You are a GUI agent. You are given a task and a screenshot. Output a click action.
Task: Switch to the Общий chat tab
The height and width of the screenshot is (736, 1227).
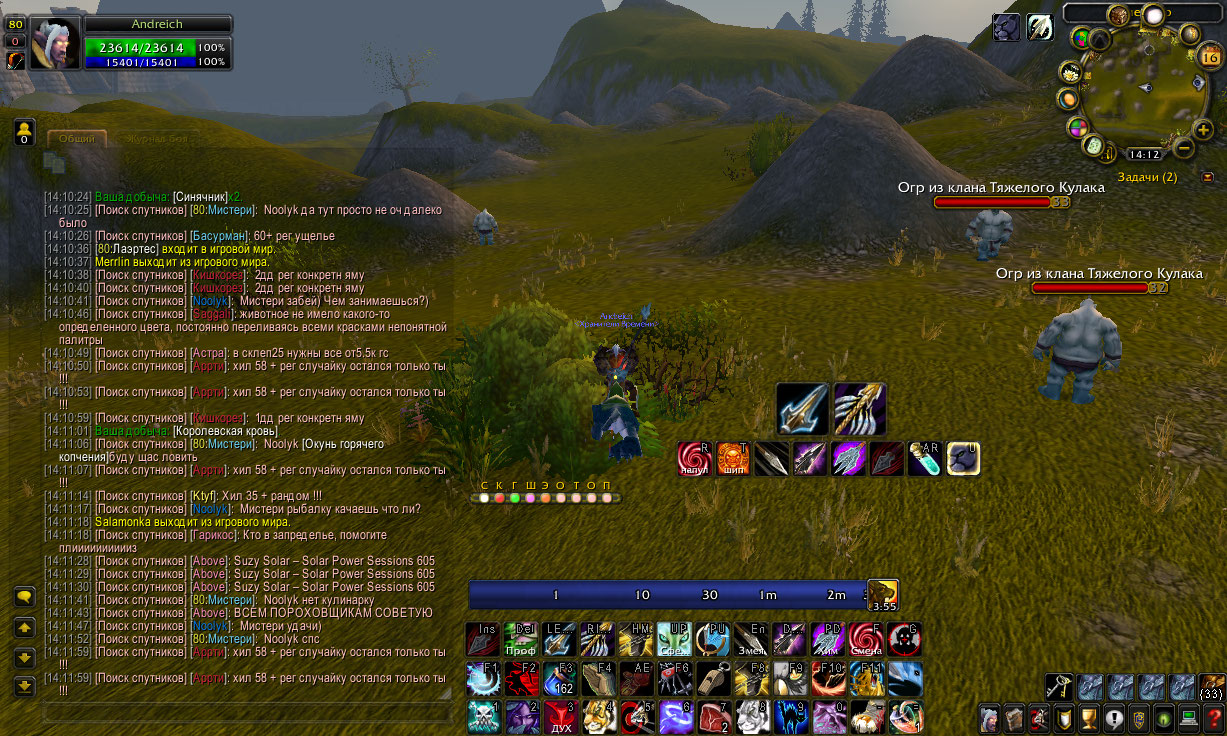click(77, 139)
